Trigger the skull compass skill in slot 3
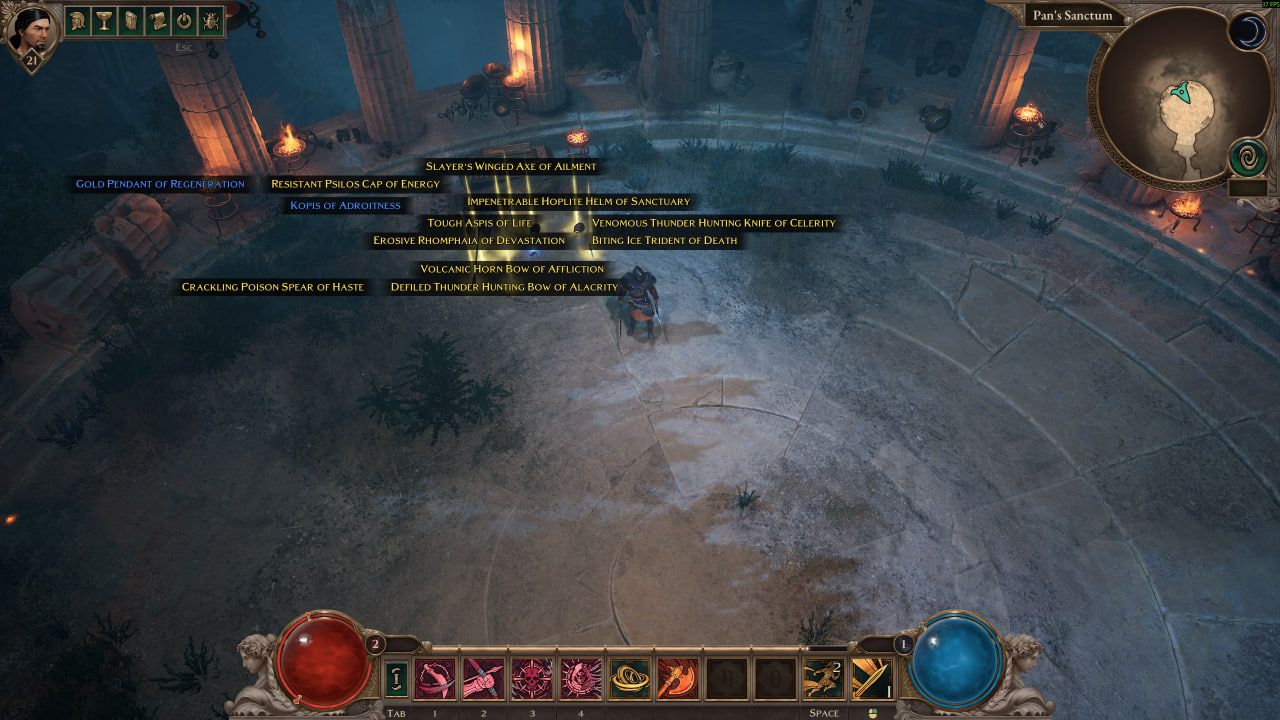Image resolution: width=1280 pixels, height=720 pixels. (x=532, y=680)
